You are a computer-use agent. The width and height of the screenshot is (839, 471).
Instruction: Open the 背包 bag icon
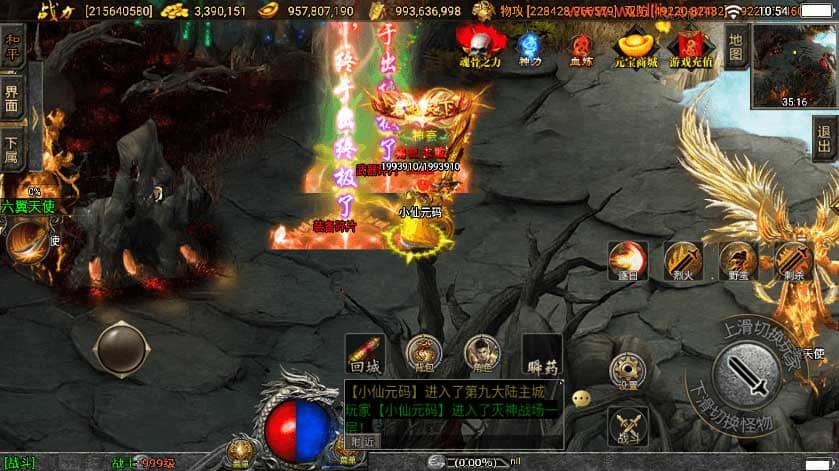coord(424,353)
